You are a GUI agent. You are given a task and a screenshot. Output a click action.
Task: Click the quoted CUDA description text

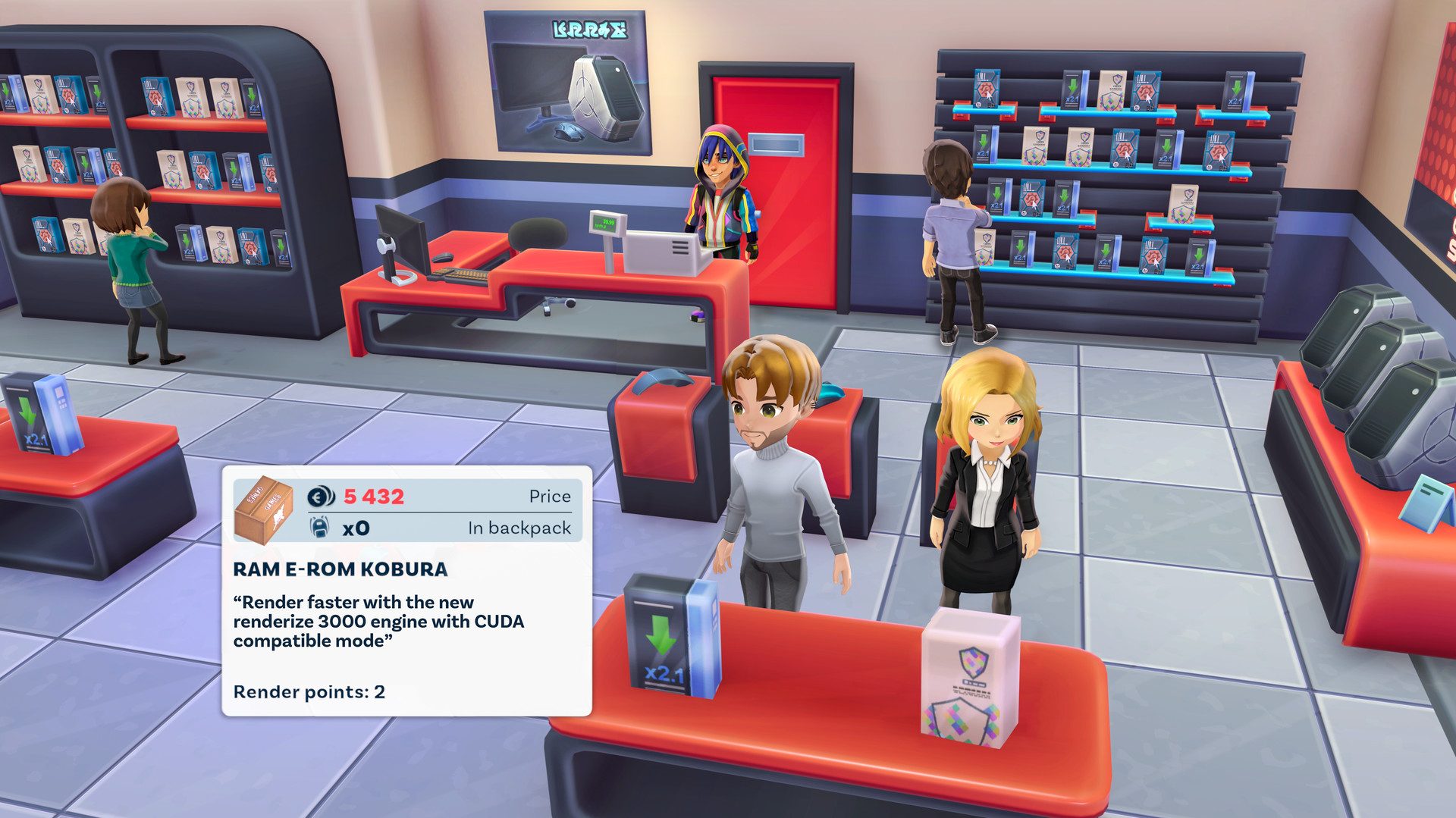tap(378, 622)
